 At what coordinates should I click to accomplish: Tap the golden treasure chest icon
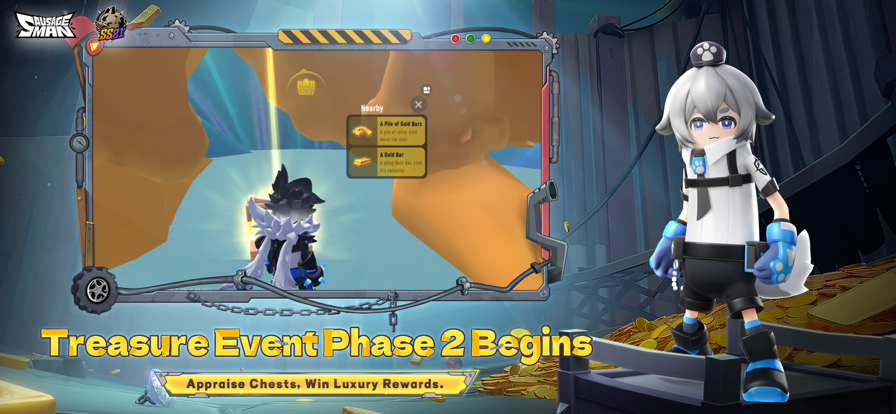306,86
